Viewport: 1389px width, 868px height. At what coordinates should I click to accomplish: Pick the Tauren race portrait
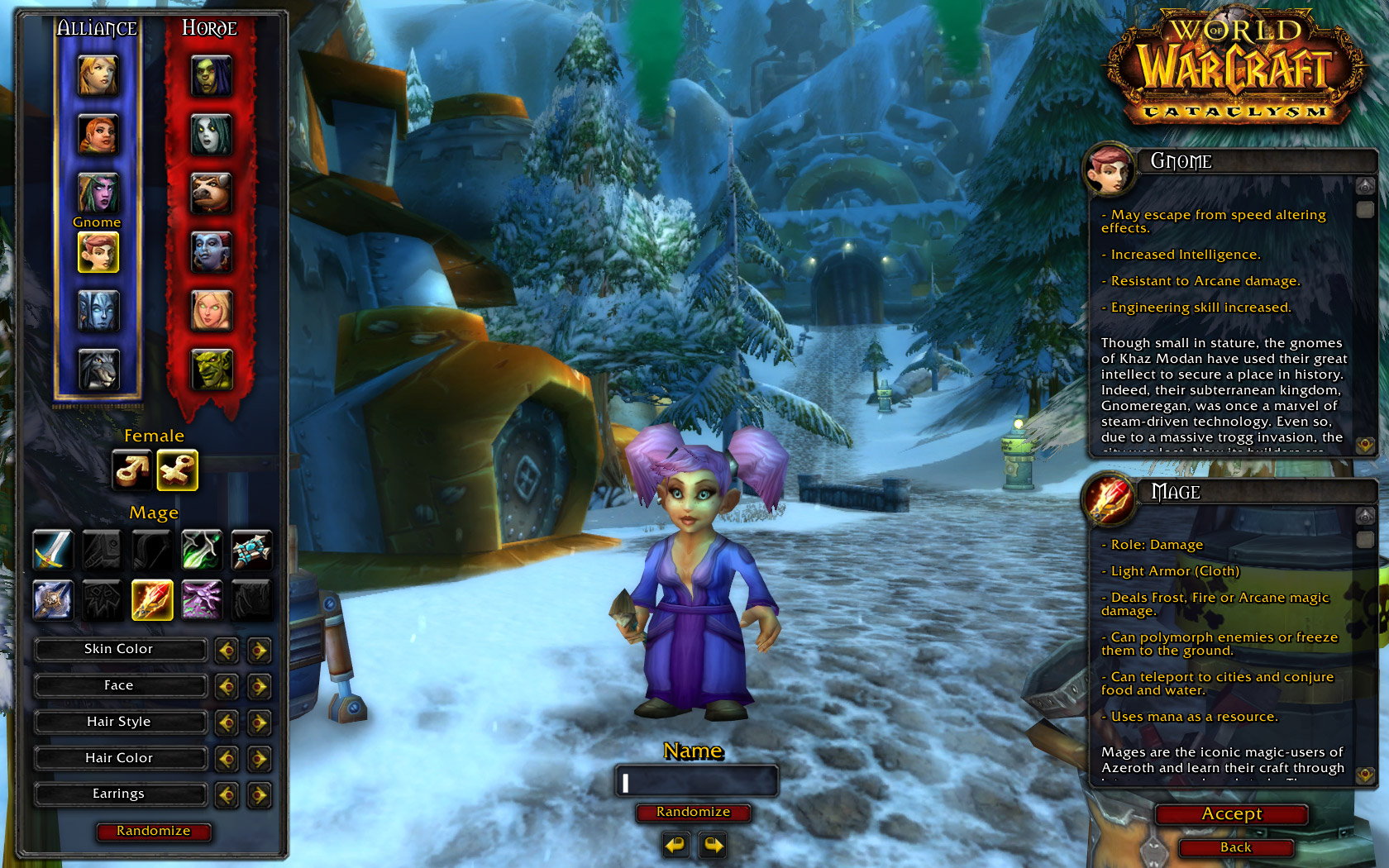pyautogui.click(x=212, y=193)
